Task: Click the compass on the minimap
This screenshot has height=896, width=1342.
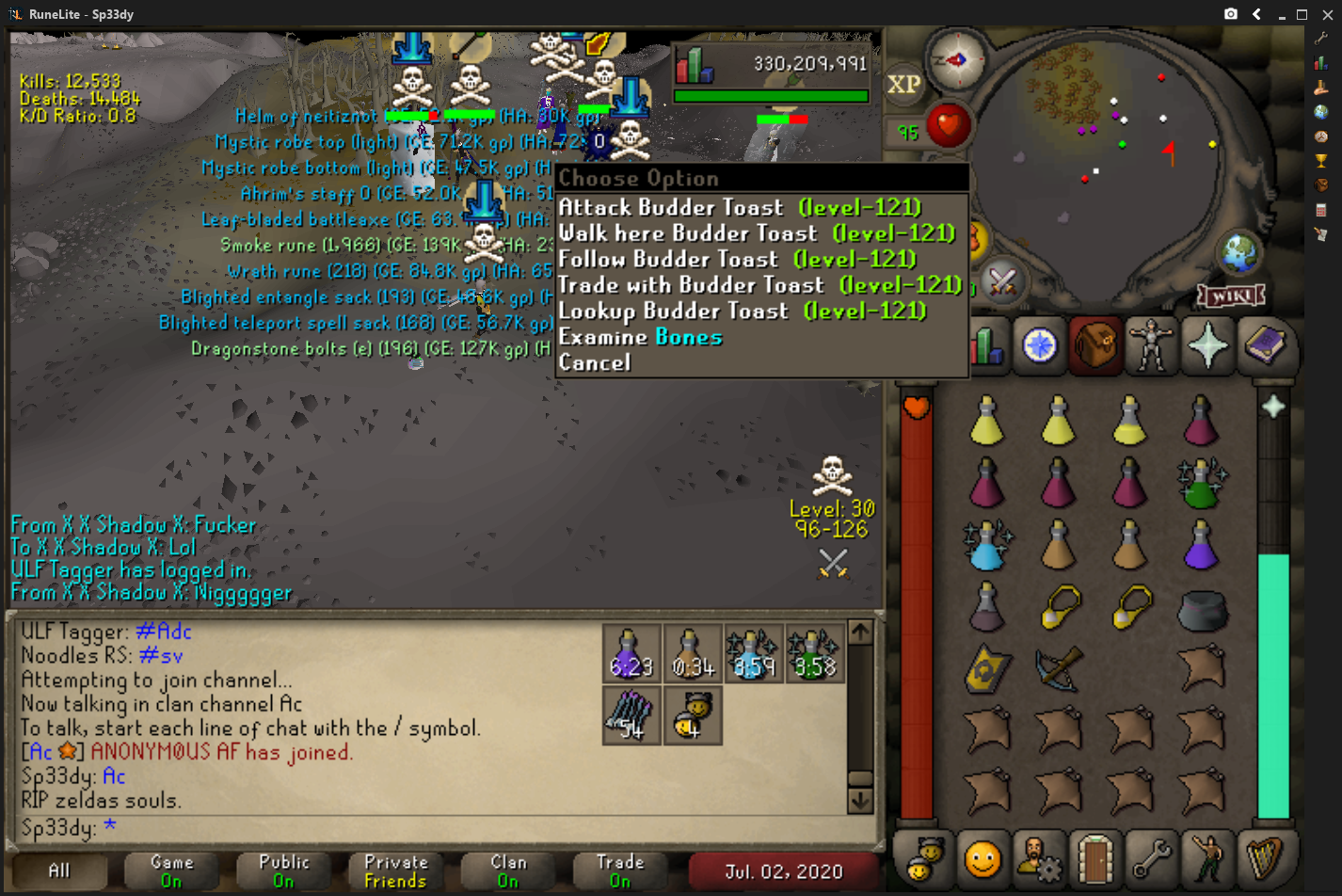Action: point(956,60)
